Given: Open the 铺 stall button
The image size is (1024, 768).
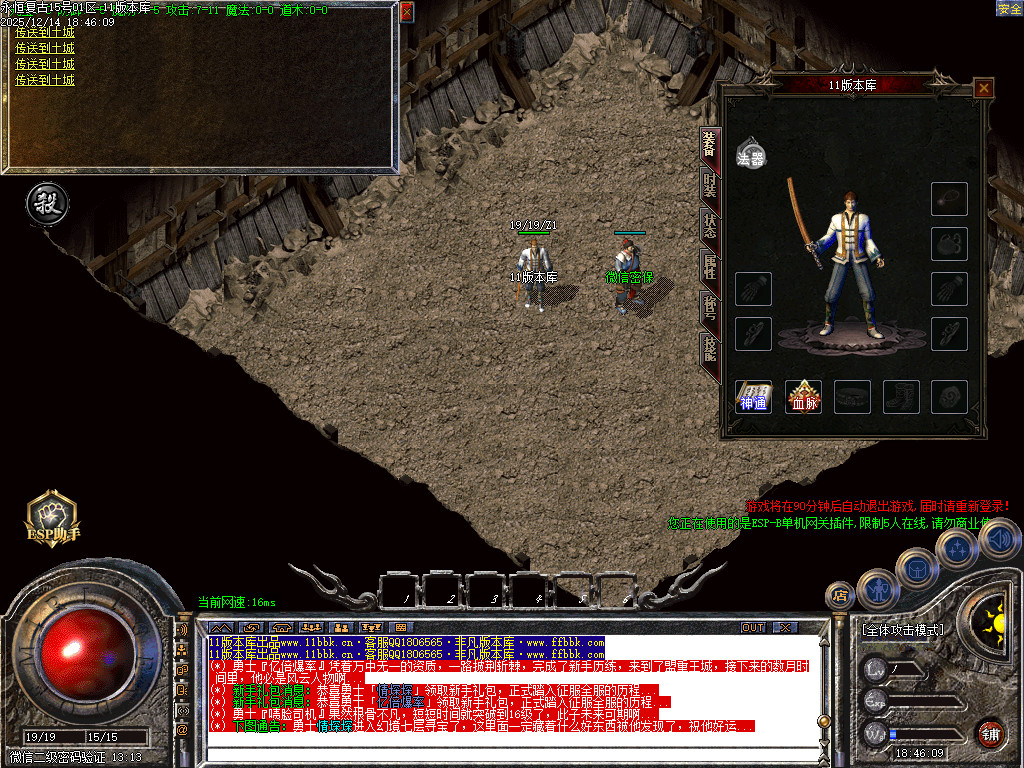Looking at the screenshot, I should pos(990,733).
